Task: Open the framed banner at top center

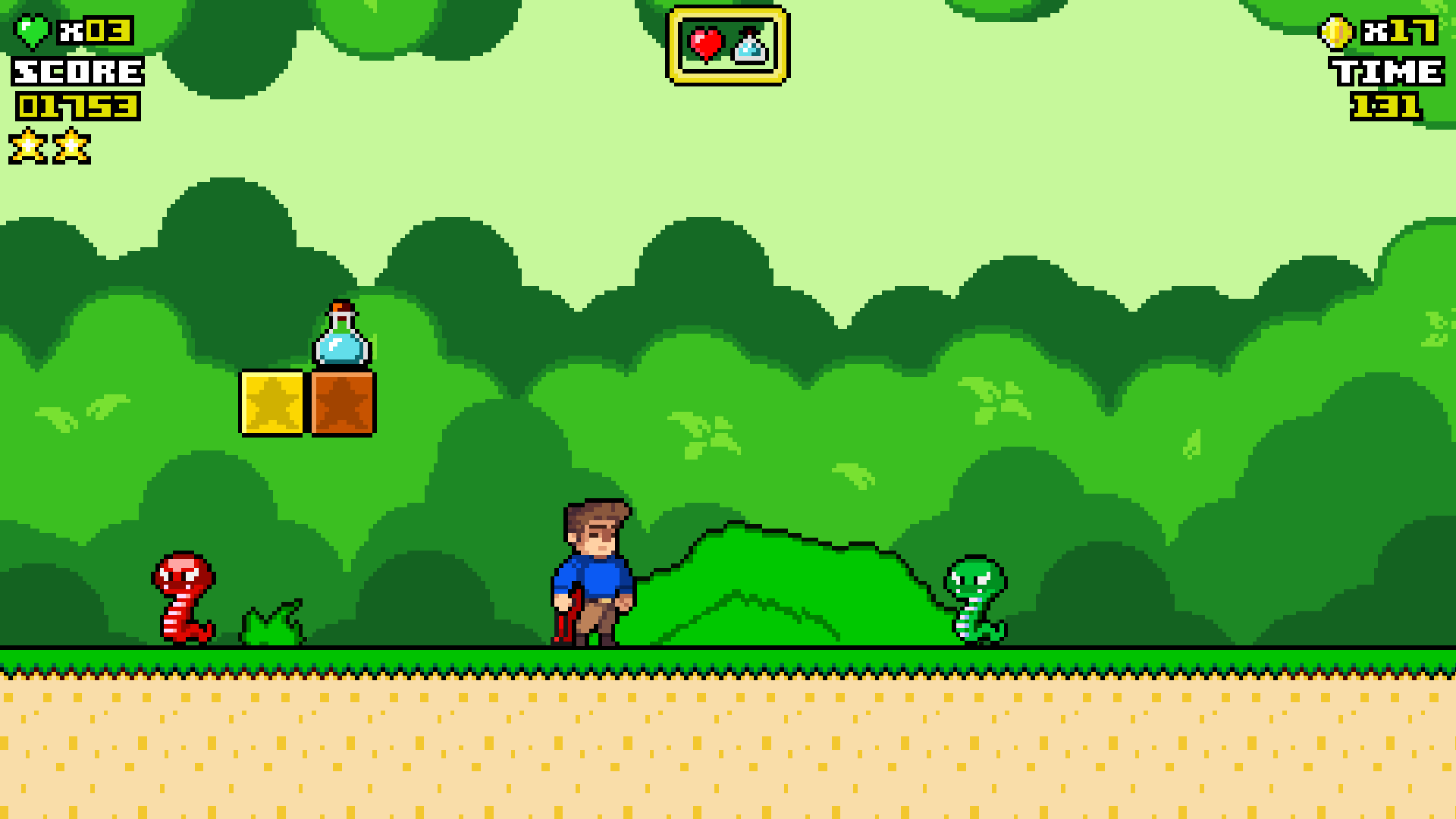Action: tap(729, 45)
